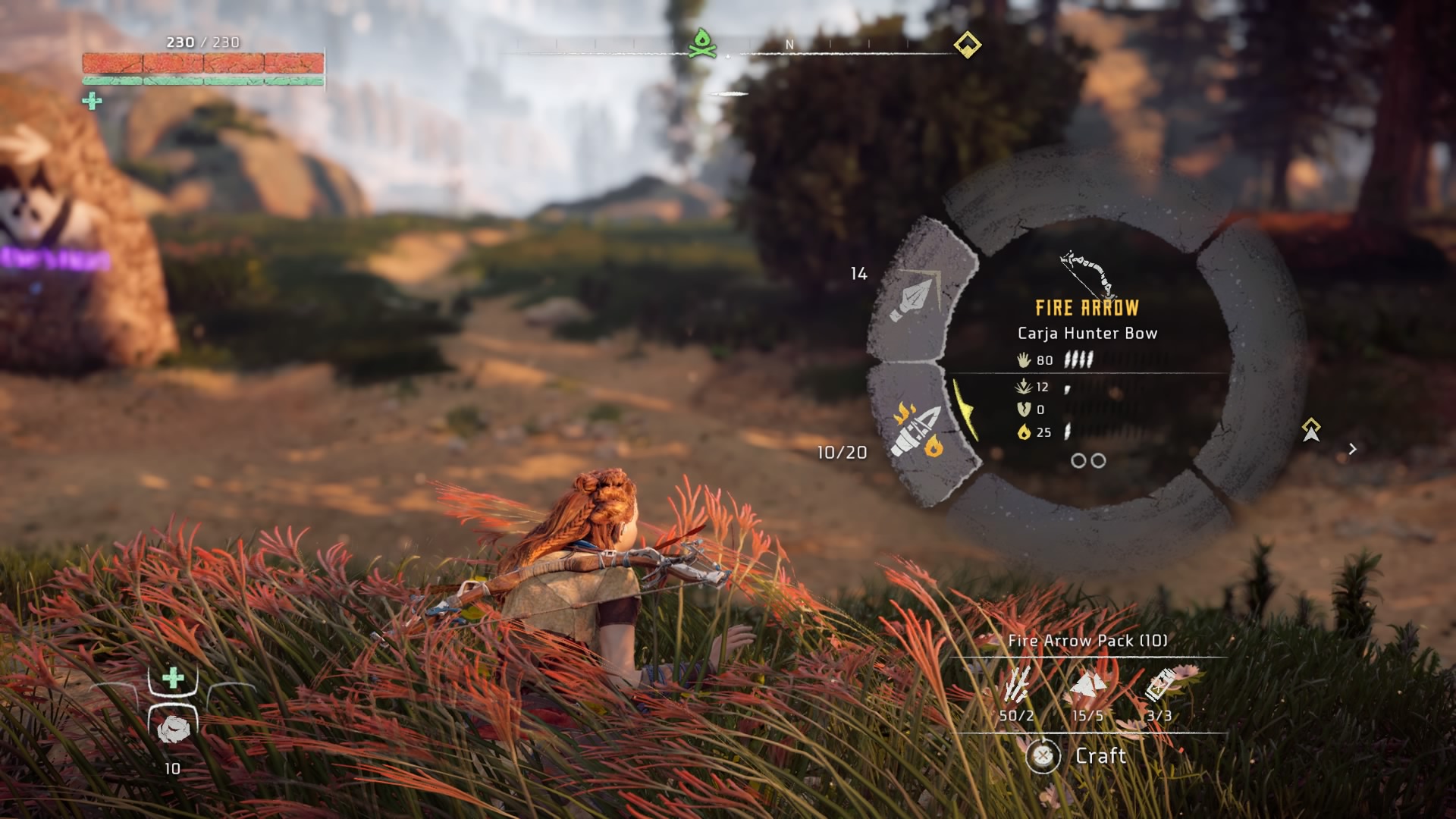Select the ridge-wood crafting ingredient
Image resolution: width=1456 pixels, height=819 pixels.
coord(1016,685)
